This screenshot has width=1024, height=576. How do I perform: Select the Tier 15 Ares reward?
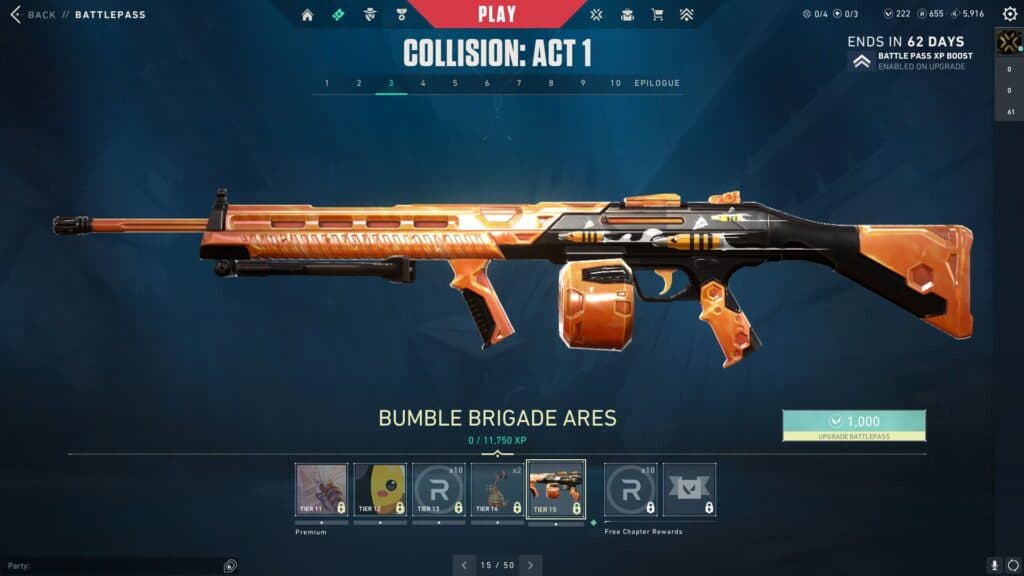[556, 489]
